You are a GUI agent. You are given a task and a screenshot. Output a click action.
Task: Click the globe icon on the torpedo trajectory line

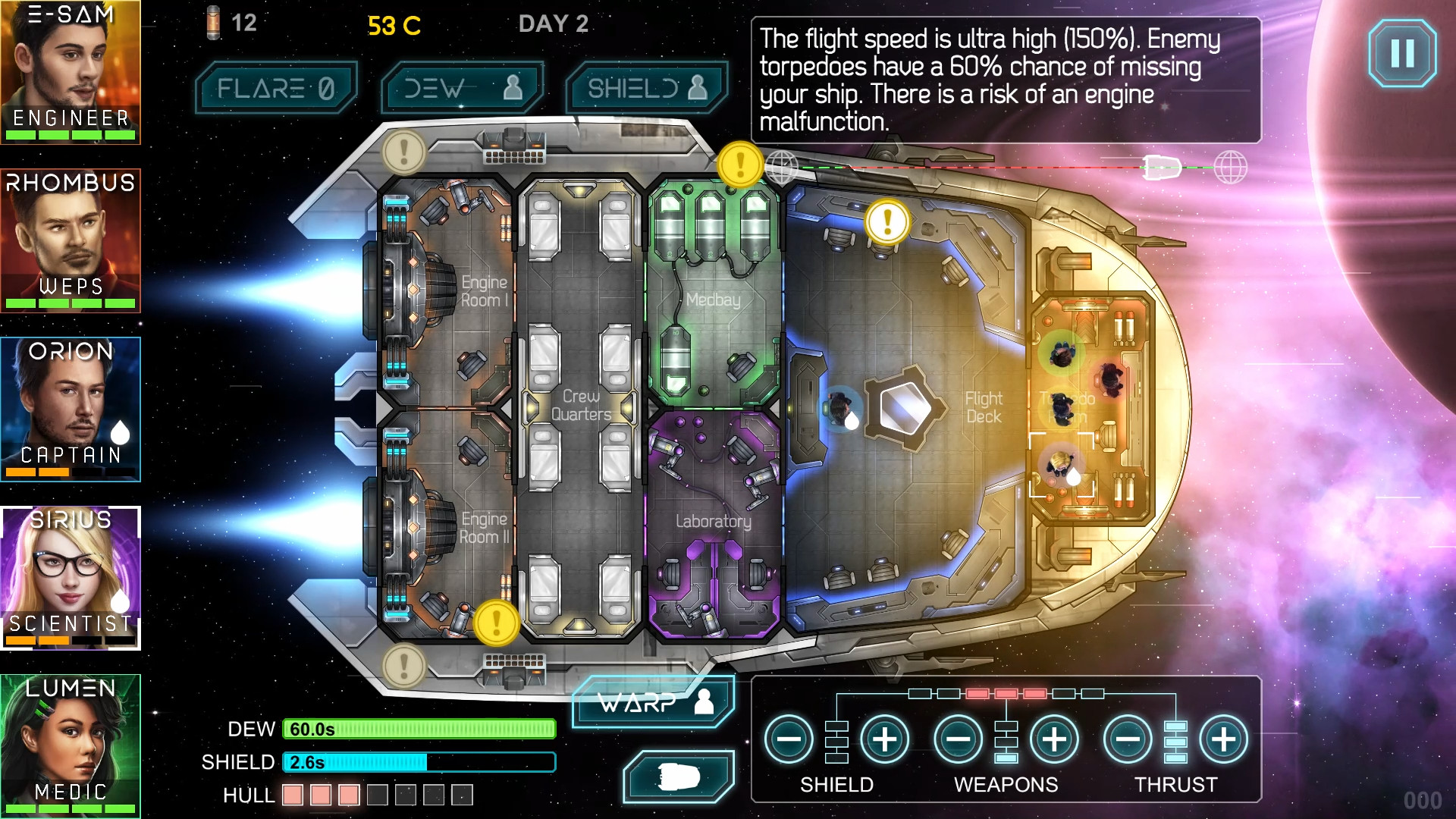coord(783,167)
